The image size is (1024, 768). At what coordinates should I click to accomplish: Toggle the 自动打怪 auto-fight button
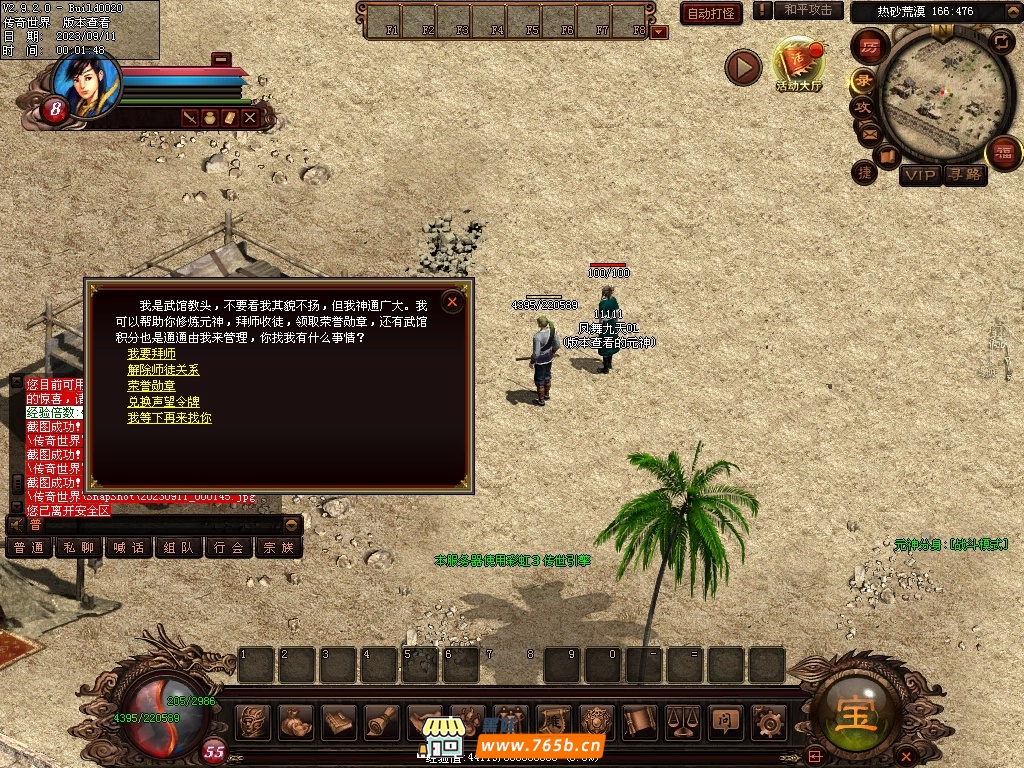(x=711, y=13)
